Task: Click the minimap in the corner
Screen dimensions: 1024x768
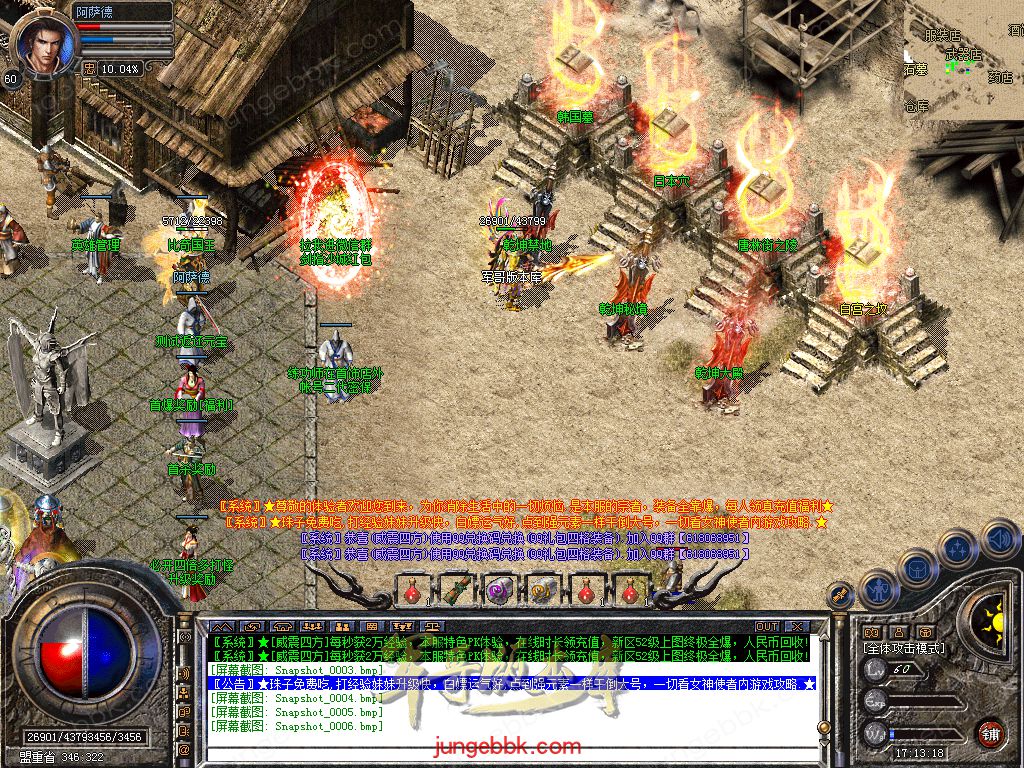Action: coord(963,60)
